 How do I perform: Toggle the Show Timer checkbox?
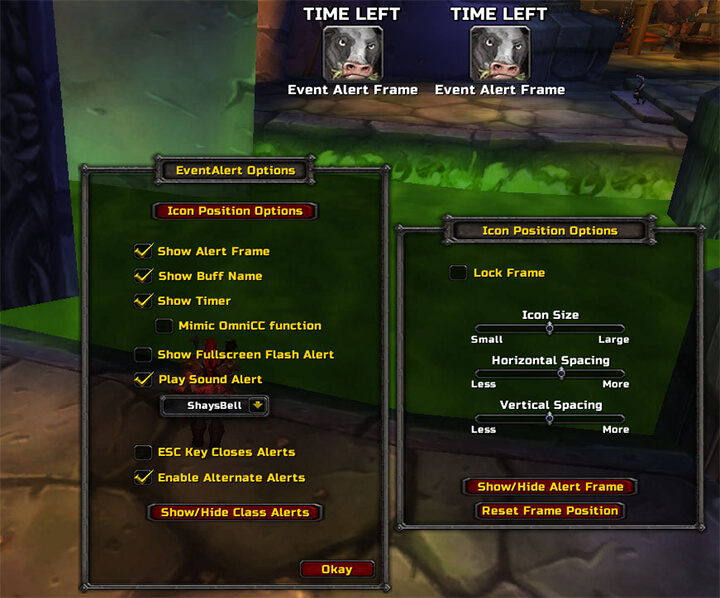click(x=142, y=300)
